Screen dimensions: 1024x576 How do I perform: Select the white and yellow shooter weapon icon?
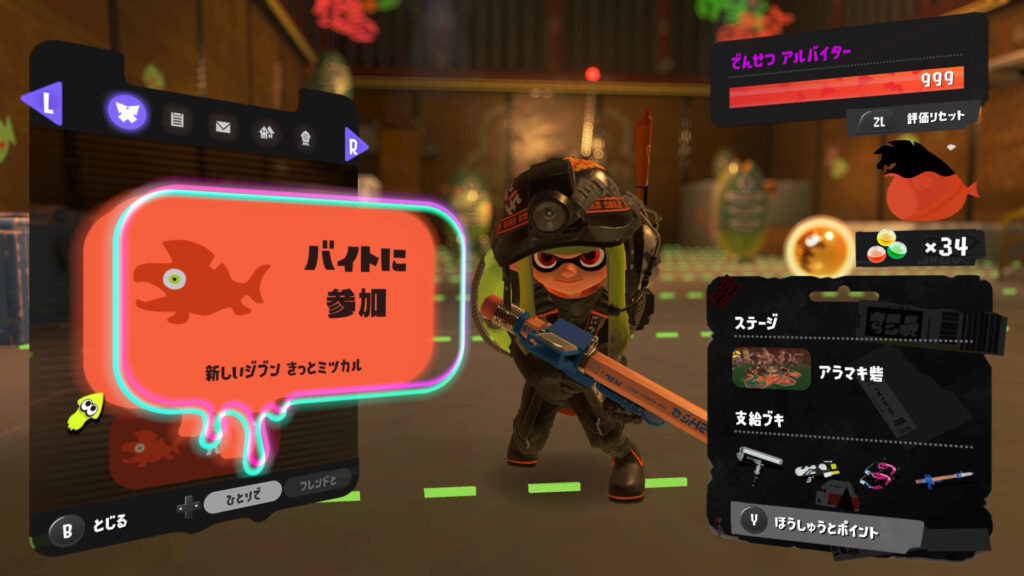coord(816,468)
